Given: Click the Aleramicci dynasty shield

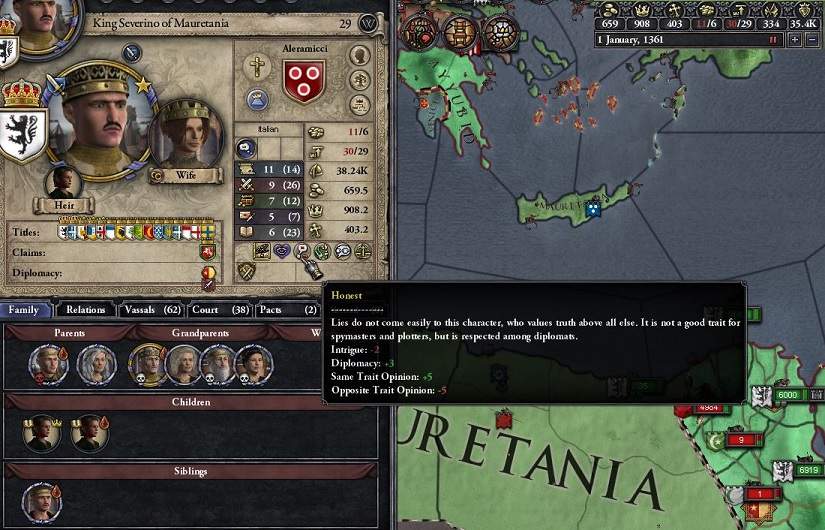Looking at the screenshot, I should pos(304,79).
